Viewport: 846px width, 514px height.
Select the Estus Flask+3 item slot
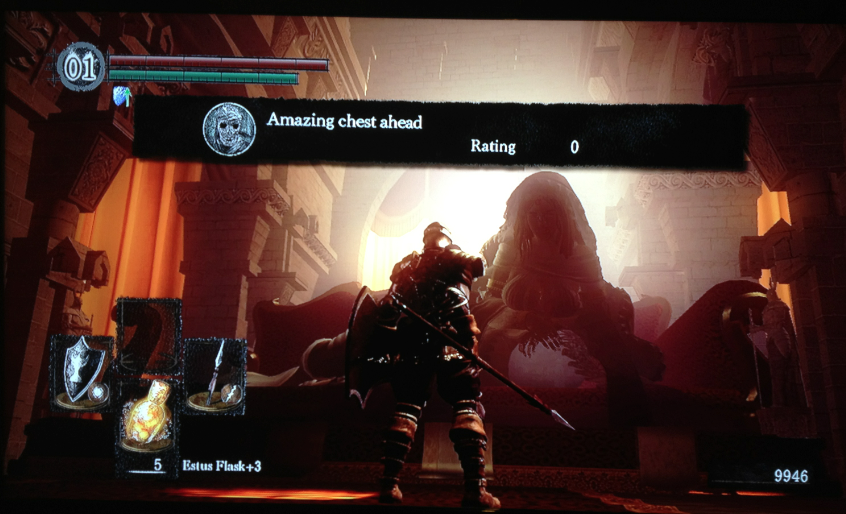point(147,421)
